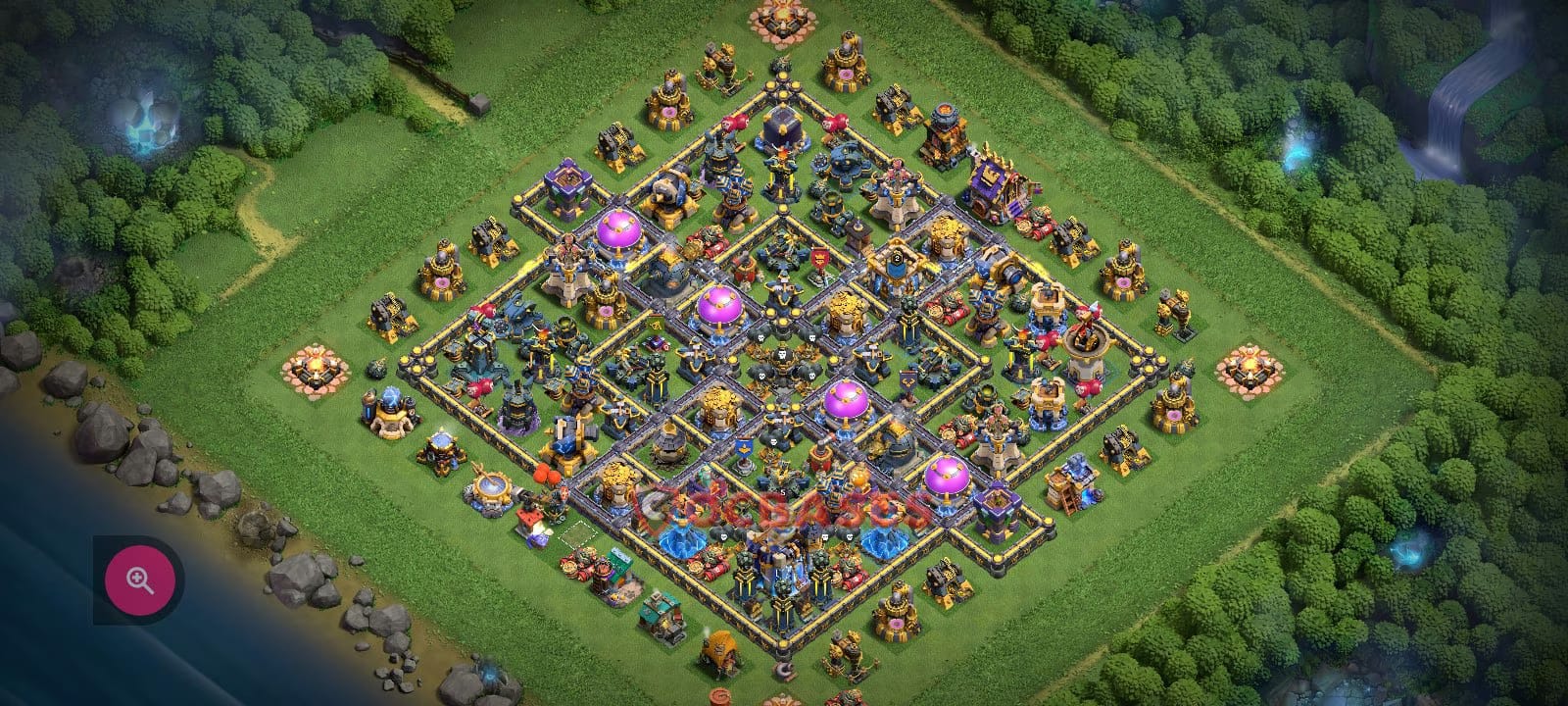1568x706 pixels.
Task: Tap the blue level 2 shield badge
Action: [x=898, y=258]
